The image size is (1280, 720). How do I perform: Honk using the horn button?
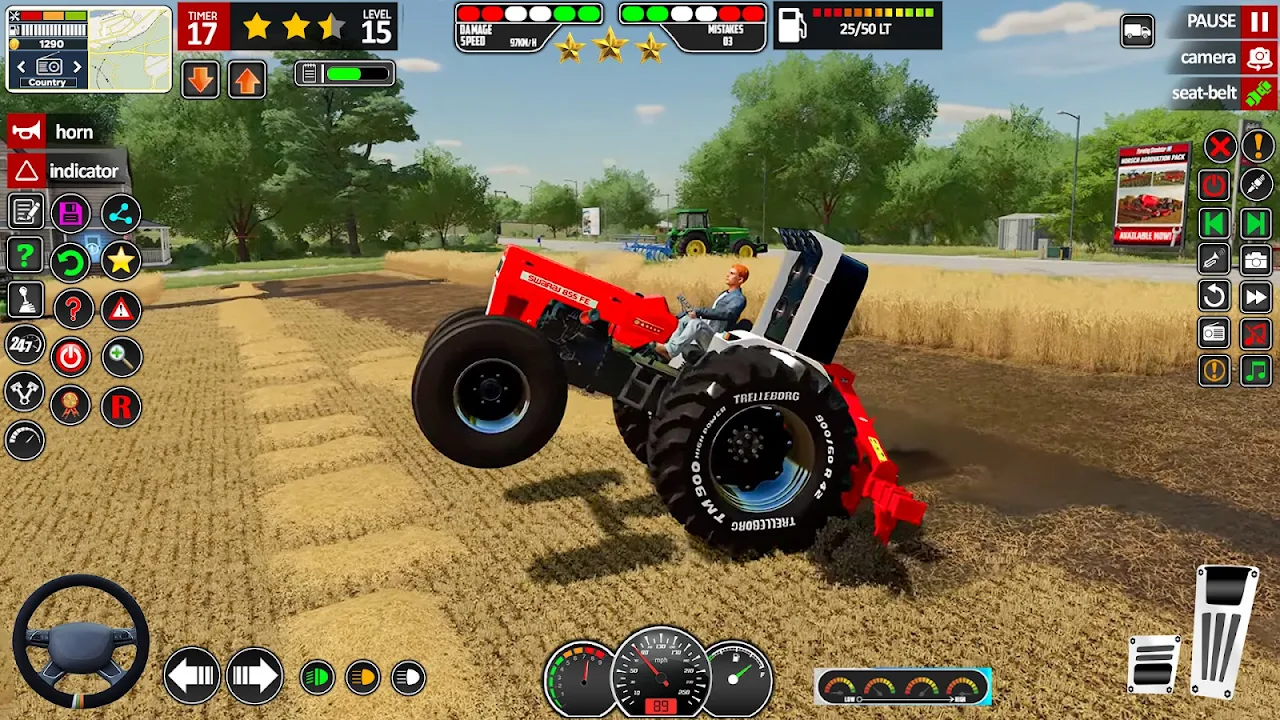click(52, 132)
